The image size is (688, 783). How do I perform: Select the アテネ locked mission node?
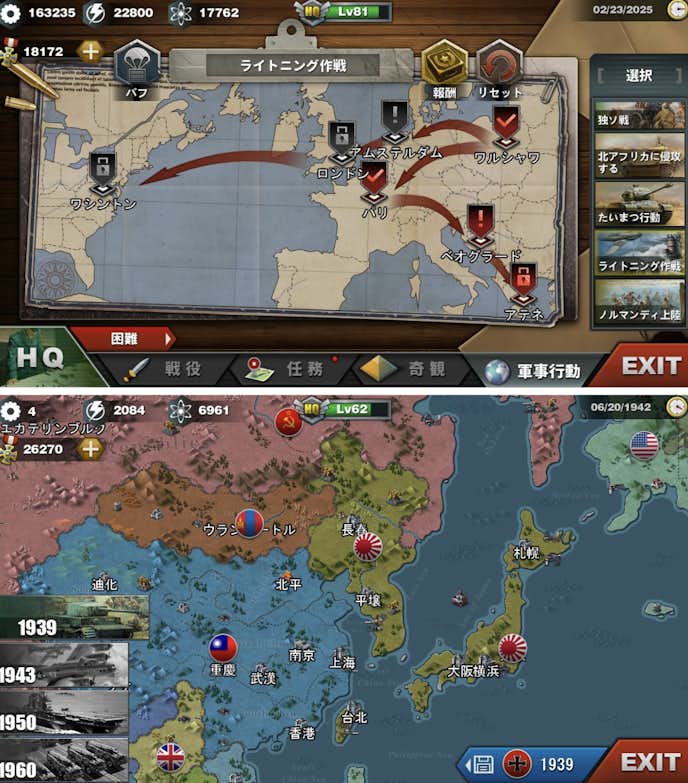pos(522,280)
